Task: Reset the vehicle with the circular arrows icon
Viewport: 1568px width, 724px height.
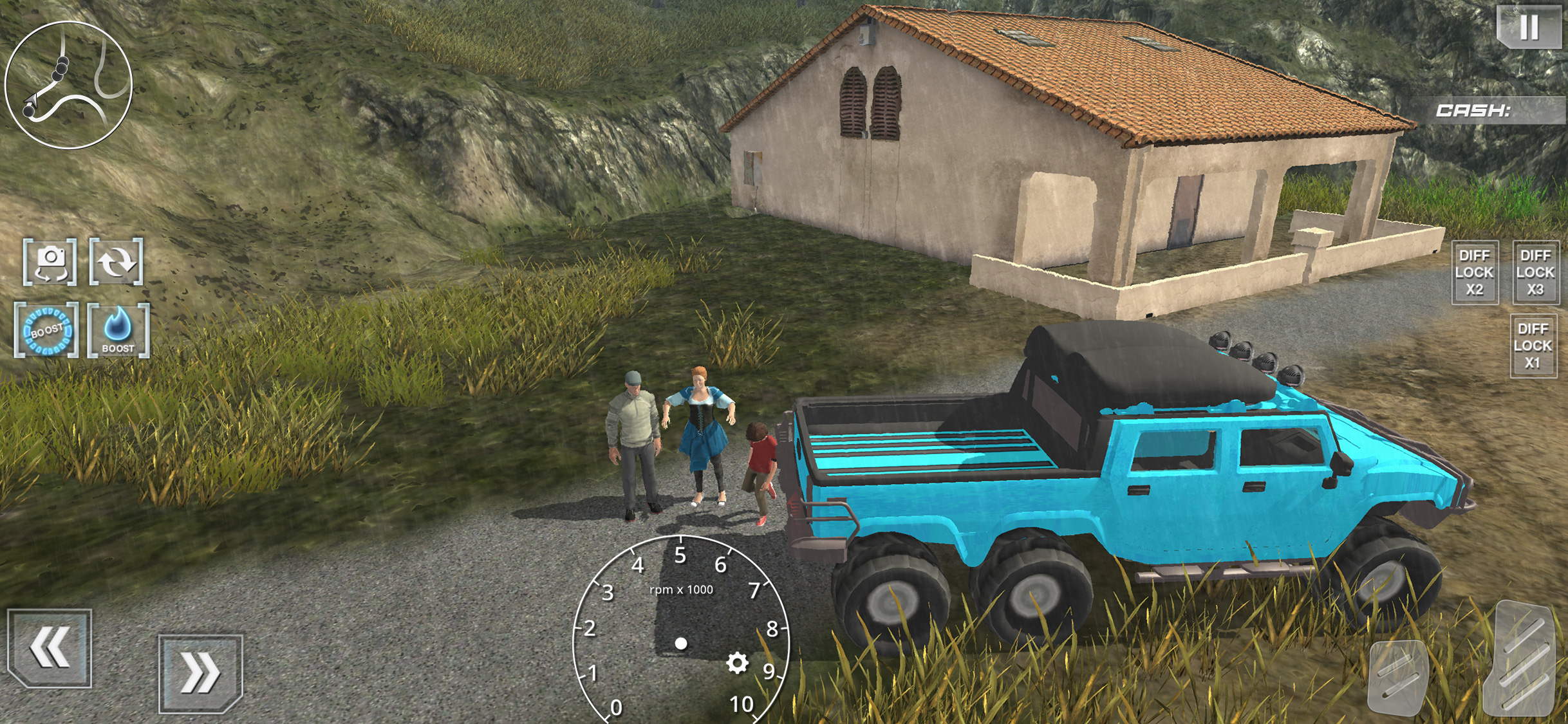Action: (117, 262)
